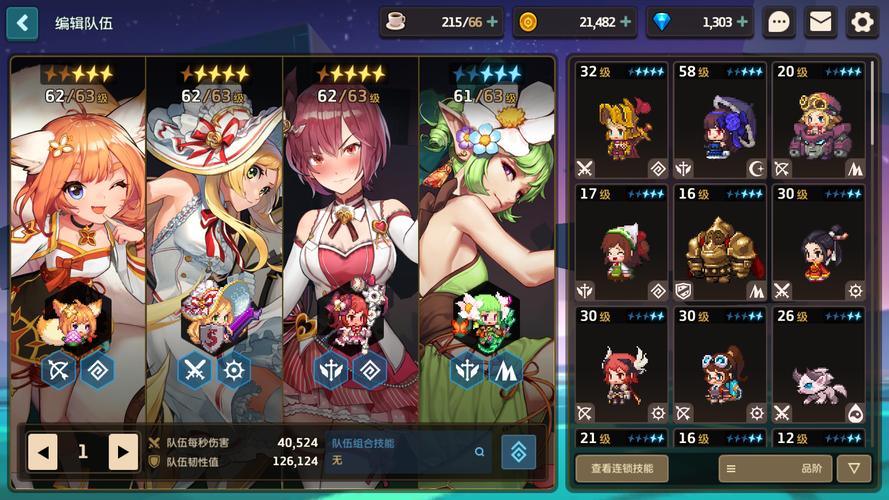Tap the blue diamond button by team stats
Screen dimensions: 889x500
(x=518, y=452)
